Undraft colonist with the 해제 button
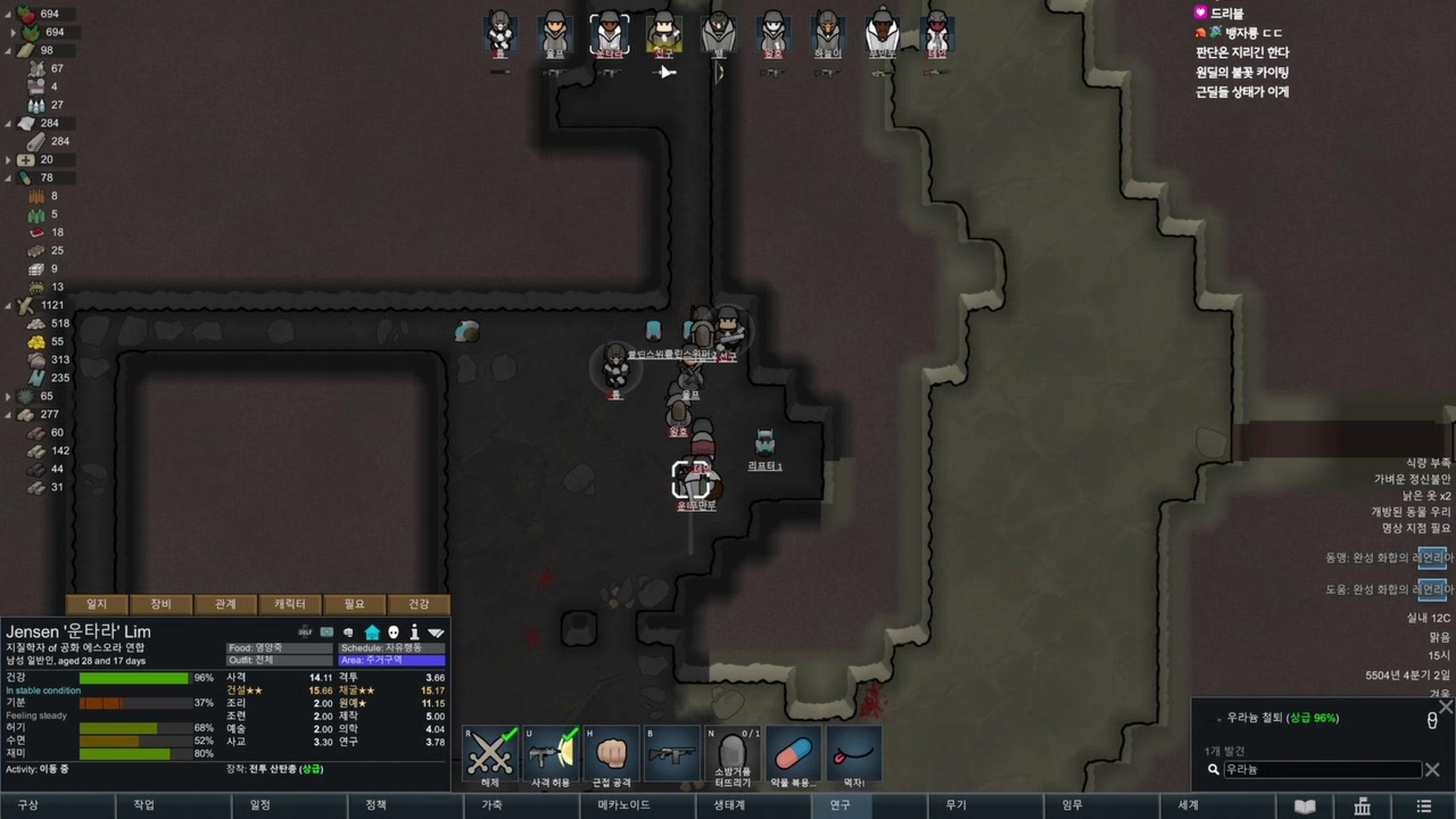The width and height of the screenshot is (1456, 819). point(490,756)
